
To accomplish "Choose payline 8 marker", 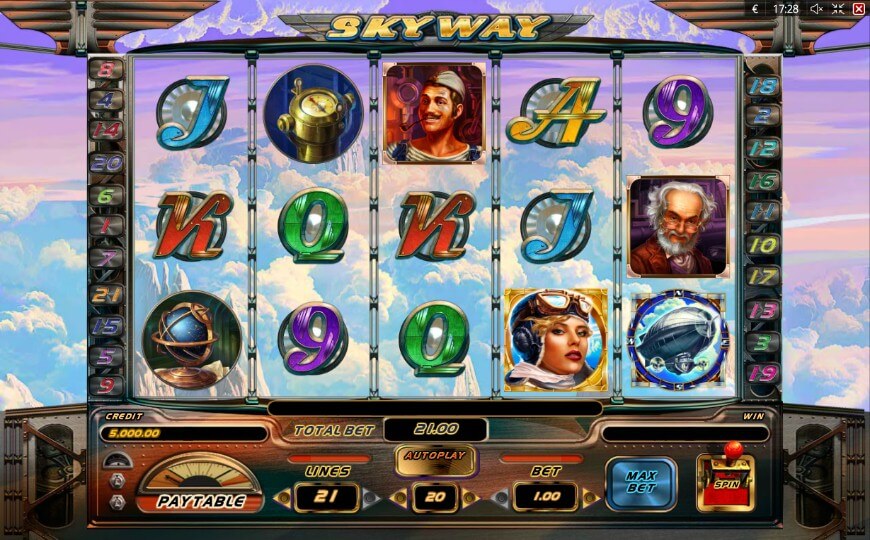I will (107, 72).
